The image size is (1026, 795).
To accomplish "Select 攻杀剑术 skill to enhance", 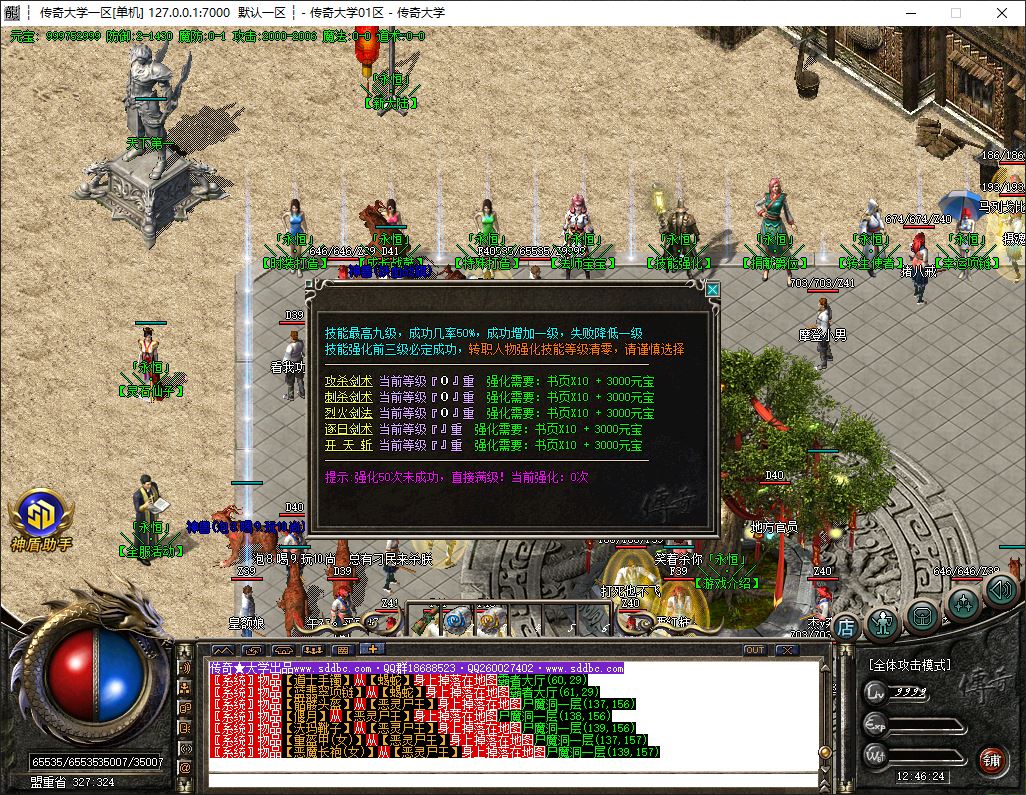I will click(347, 381).
